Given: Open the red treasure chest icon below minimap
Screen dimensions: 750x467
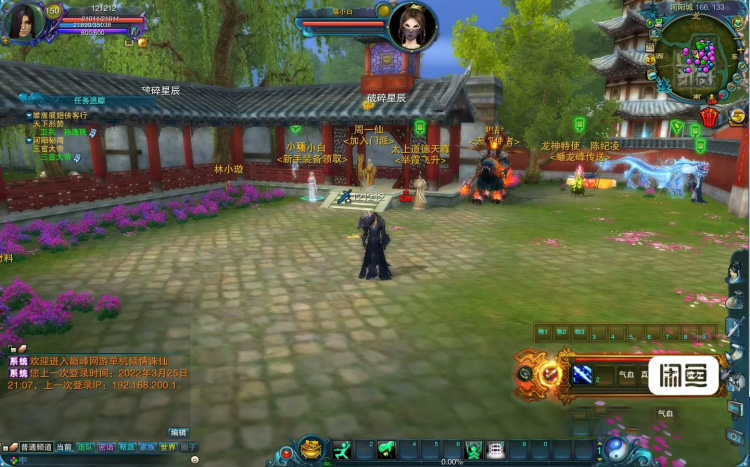Looking at the screenshot, I should [x=709, y=118].
